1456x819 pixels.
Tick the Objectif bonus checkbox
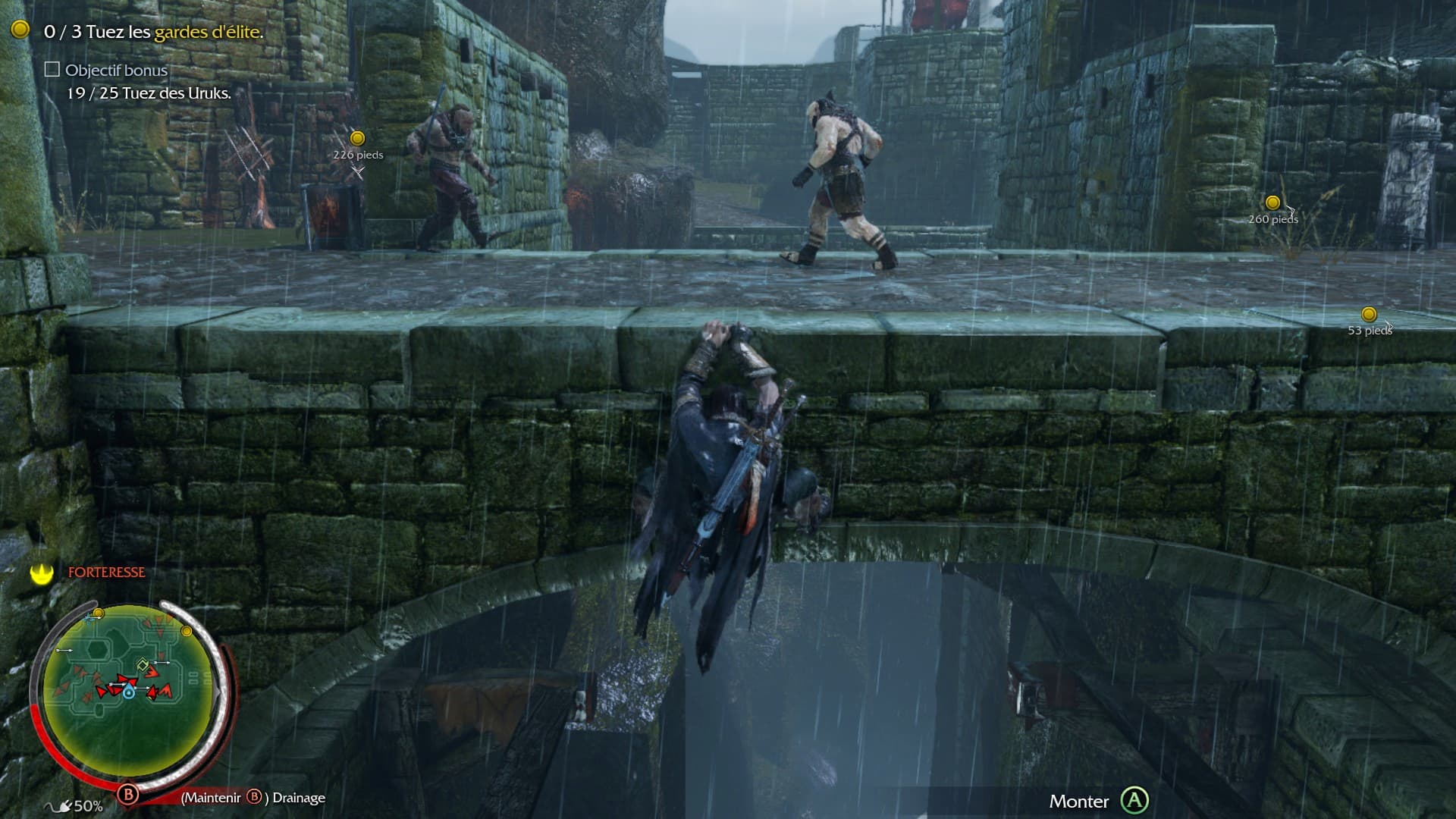pos(52,70)
